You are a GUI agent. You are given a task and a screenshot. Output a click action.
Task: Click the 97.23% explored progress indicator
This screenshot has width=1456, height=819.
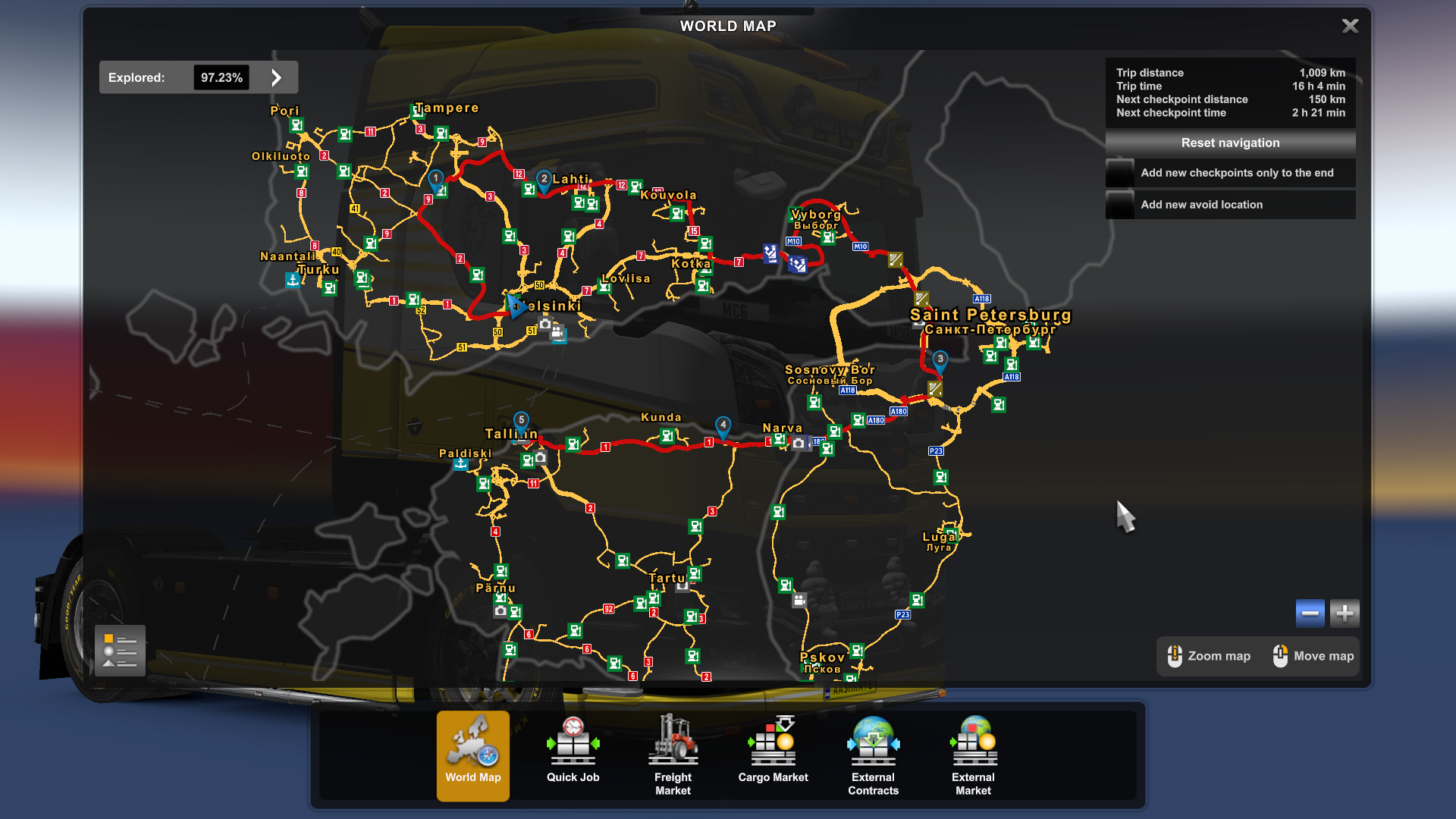[x=221, y=77]
